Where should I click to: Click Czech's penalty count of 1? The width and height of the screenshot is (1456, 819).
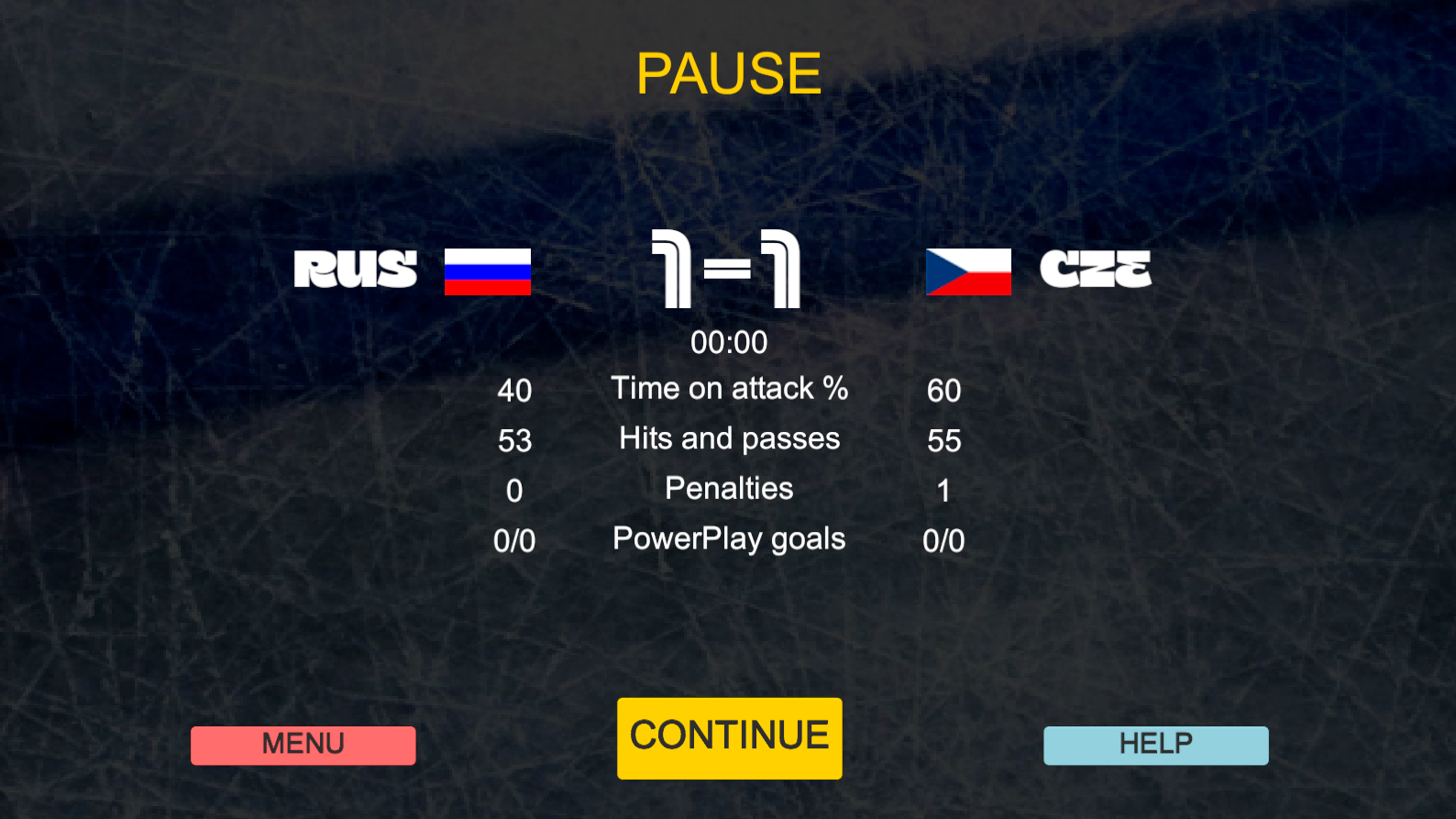click(x=944, y=491)
